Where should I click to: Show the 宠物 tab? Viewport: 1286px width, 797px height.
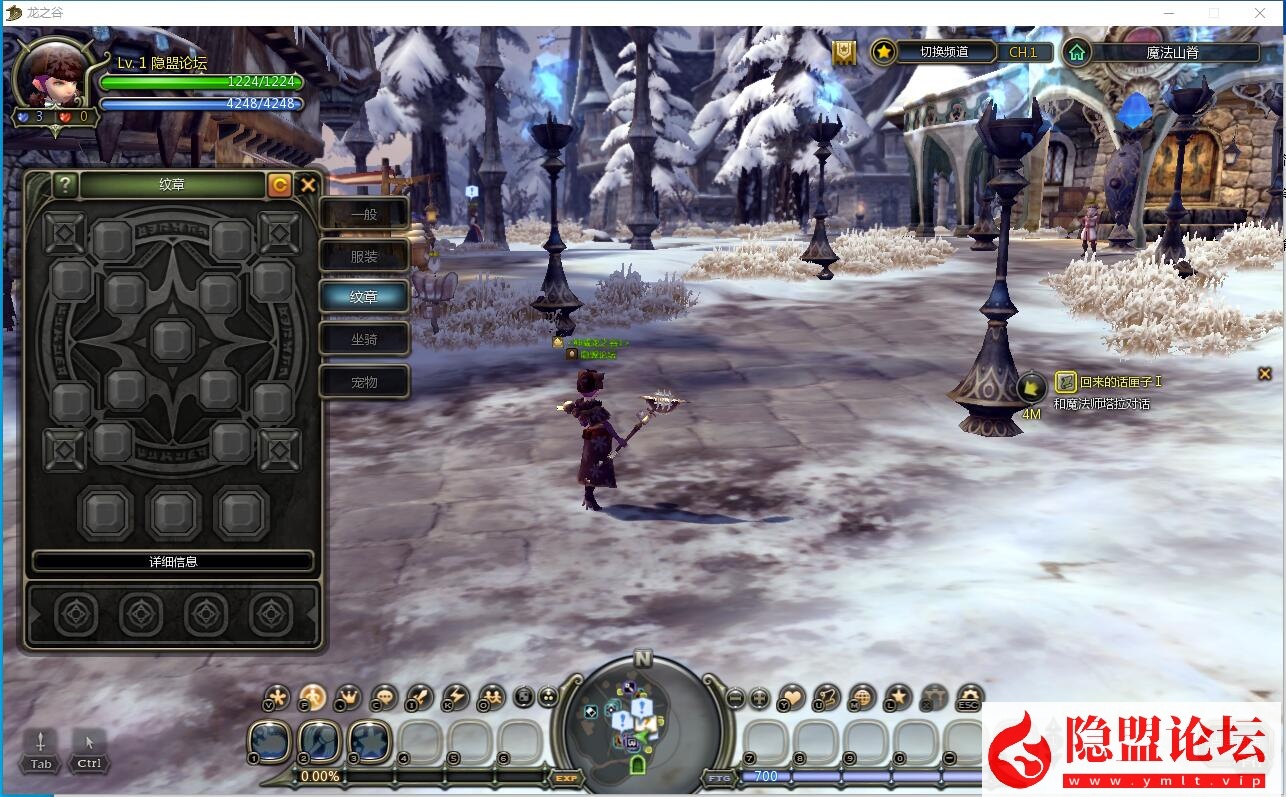[364, 382]
